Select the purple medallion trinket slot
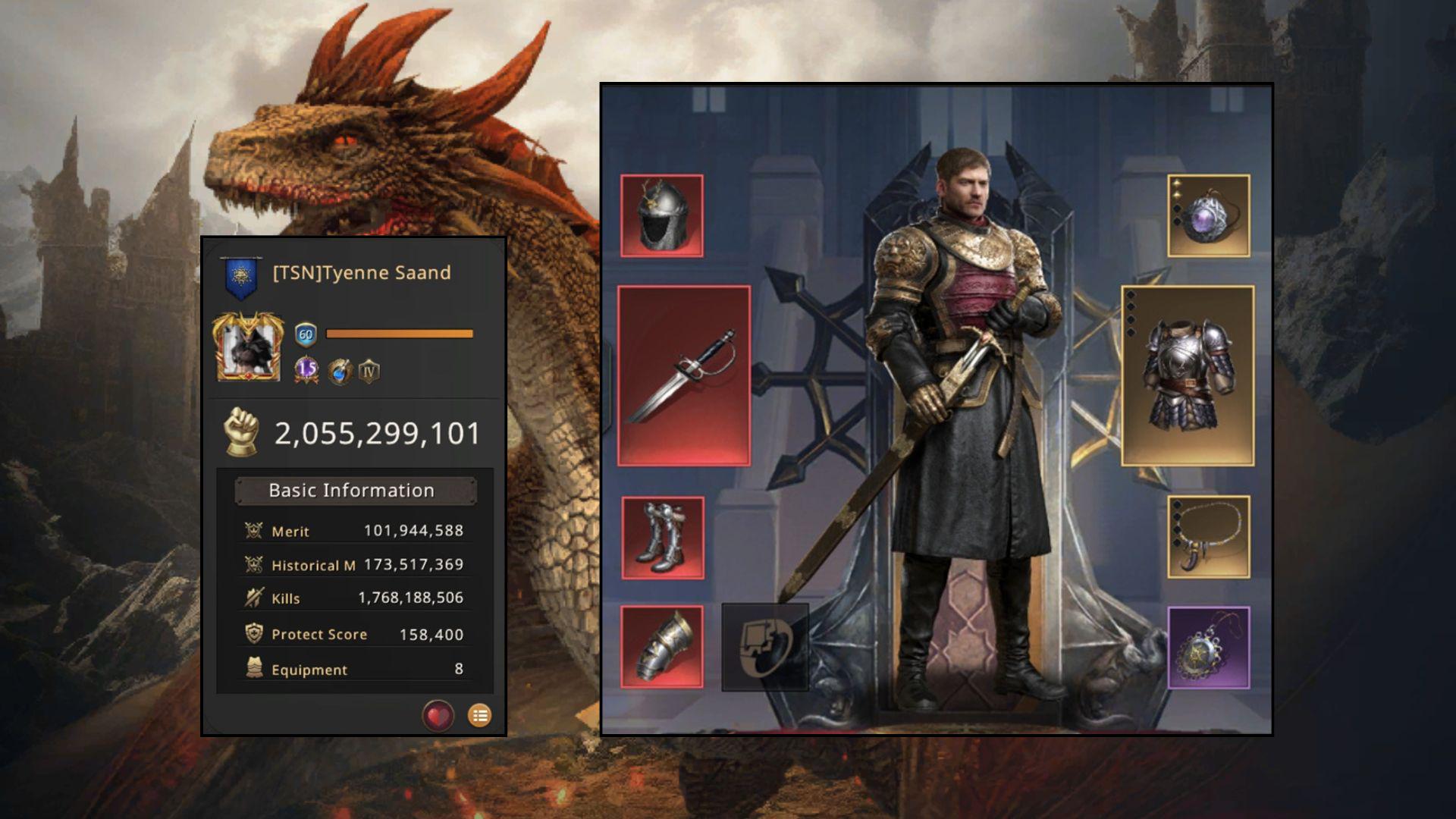 point(1208,648)
